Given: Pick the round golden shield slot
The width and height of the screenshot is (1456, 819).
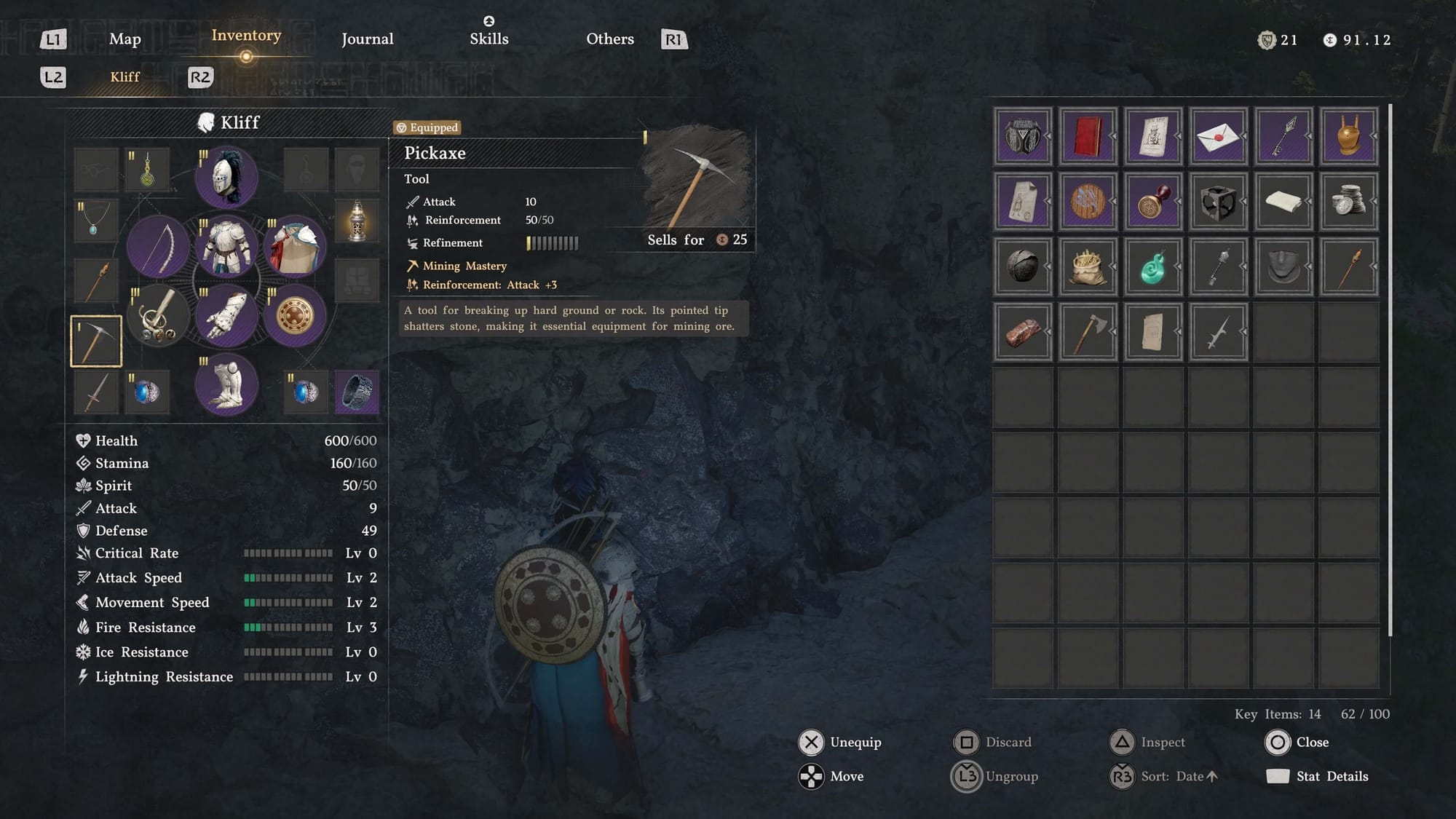Looking at the screenshot, I should point(294,316).
